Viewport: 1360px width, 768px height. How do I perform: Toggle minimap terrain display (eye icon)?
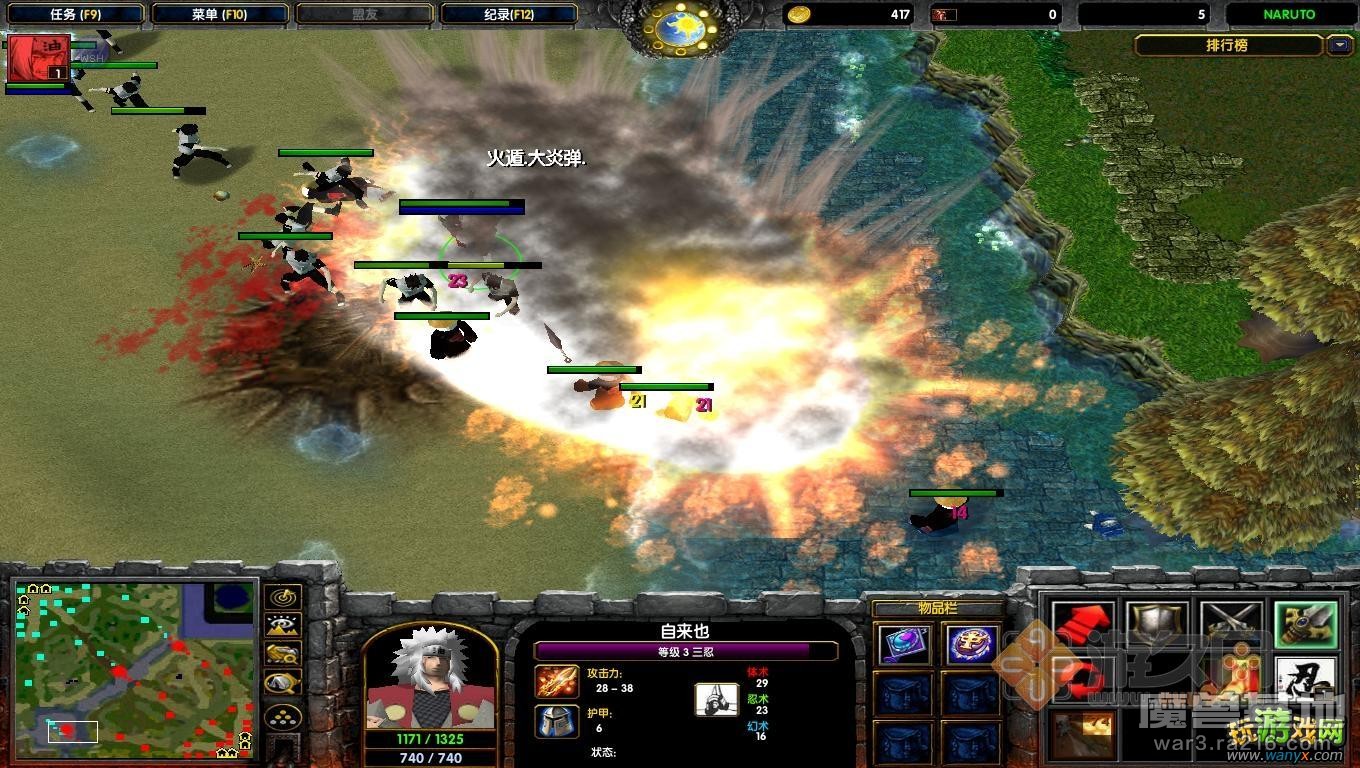(282, 627)
